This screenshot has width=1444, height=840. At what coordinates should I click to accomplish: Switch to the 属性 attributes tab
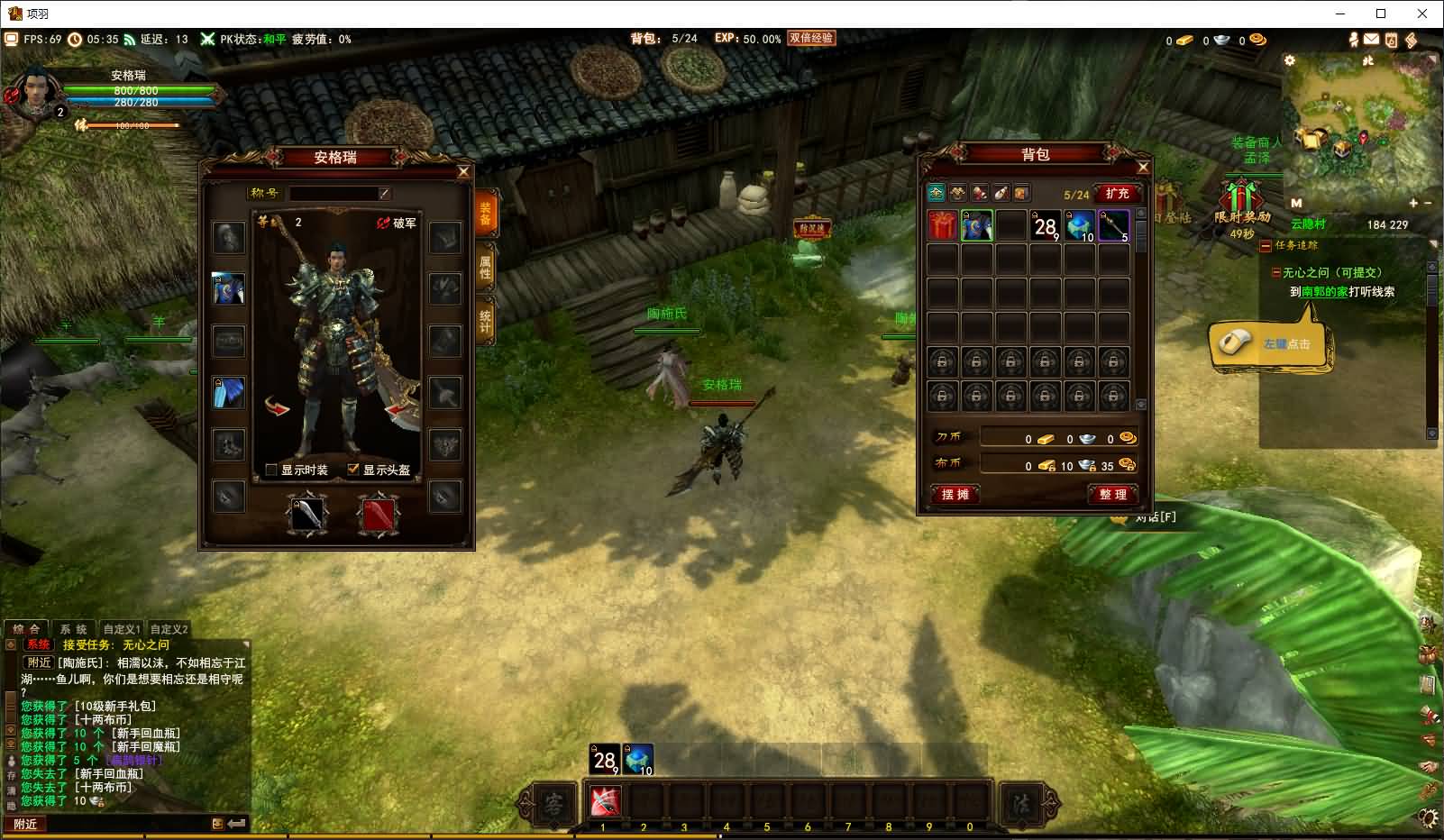(x=485, y=267)
